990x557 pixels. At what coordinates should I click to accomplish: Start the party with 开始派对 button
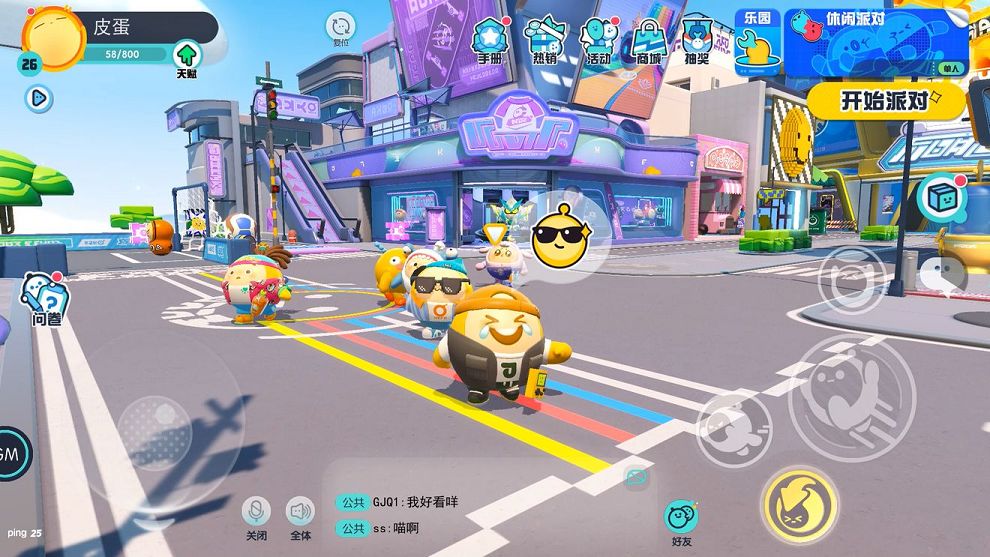pos(885,100)
